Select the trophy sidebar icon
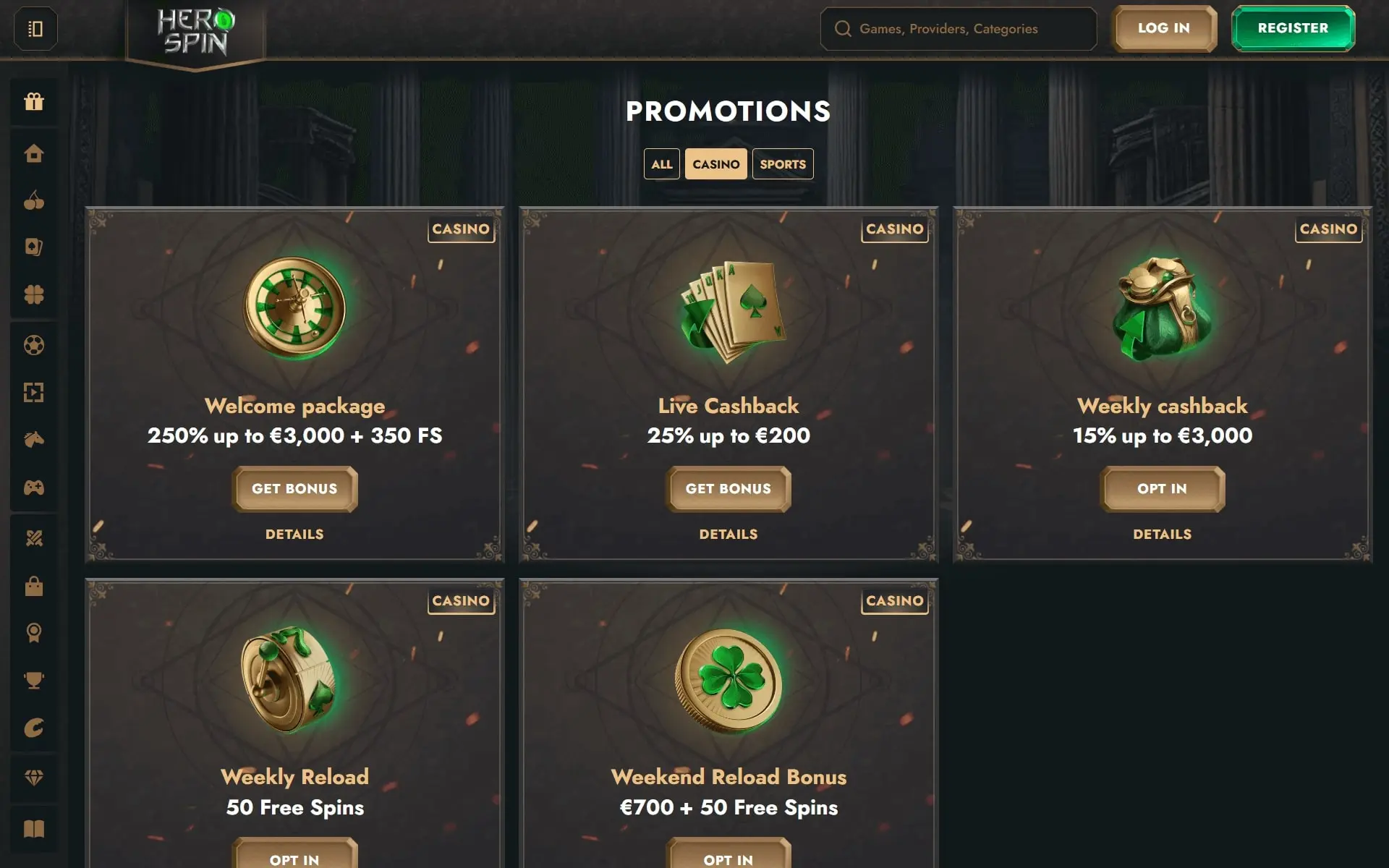Image resolution: width=1389 pixels, height=868 pixels. point(34,681)
